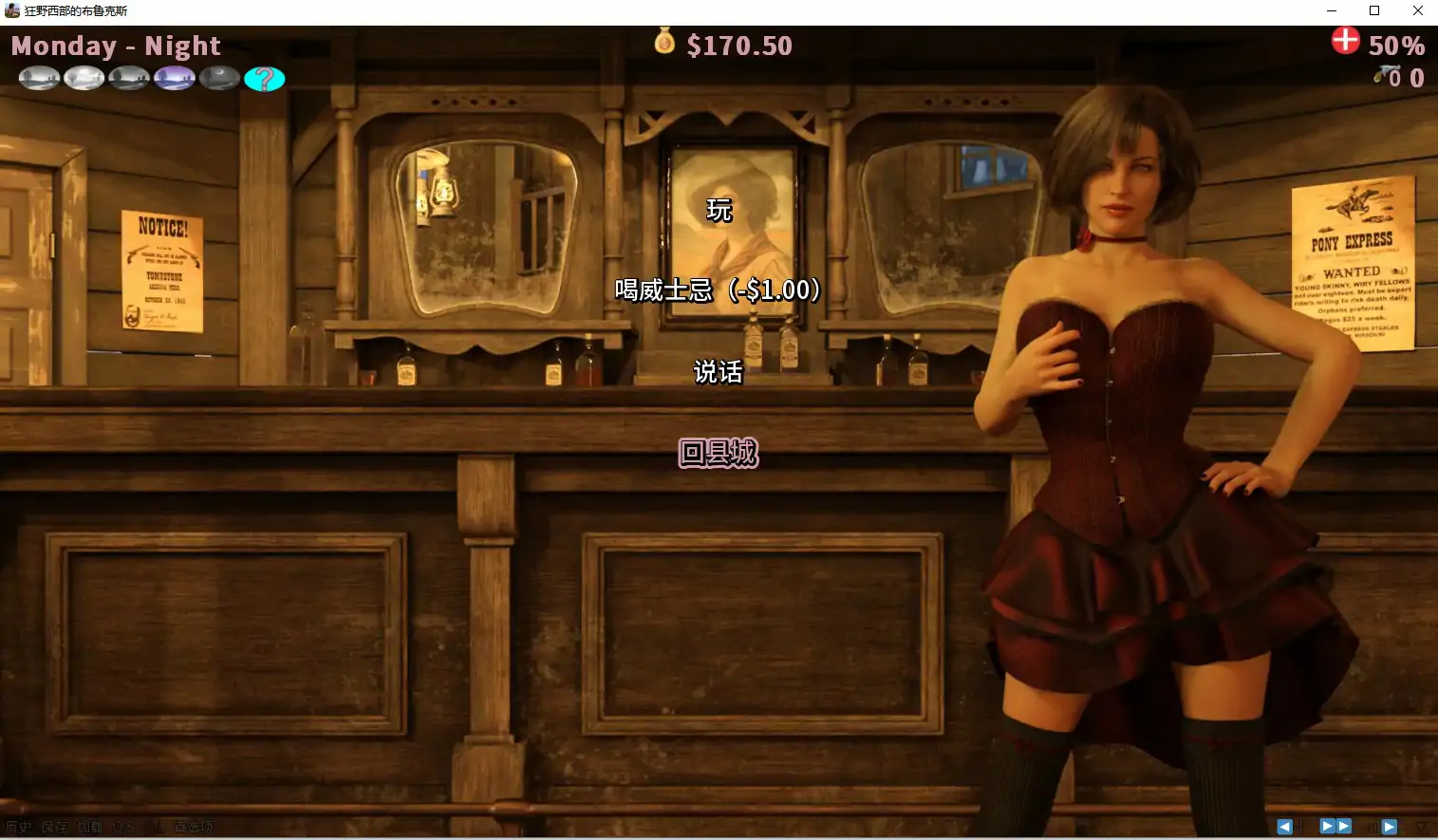Screen dimensions: 1438x840
Task: Choose the 玩 (play) option
Action: [x=719, y=210]
